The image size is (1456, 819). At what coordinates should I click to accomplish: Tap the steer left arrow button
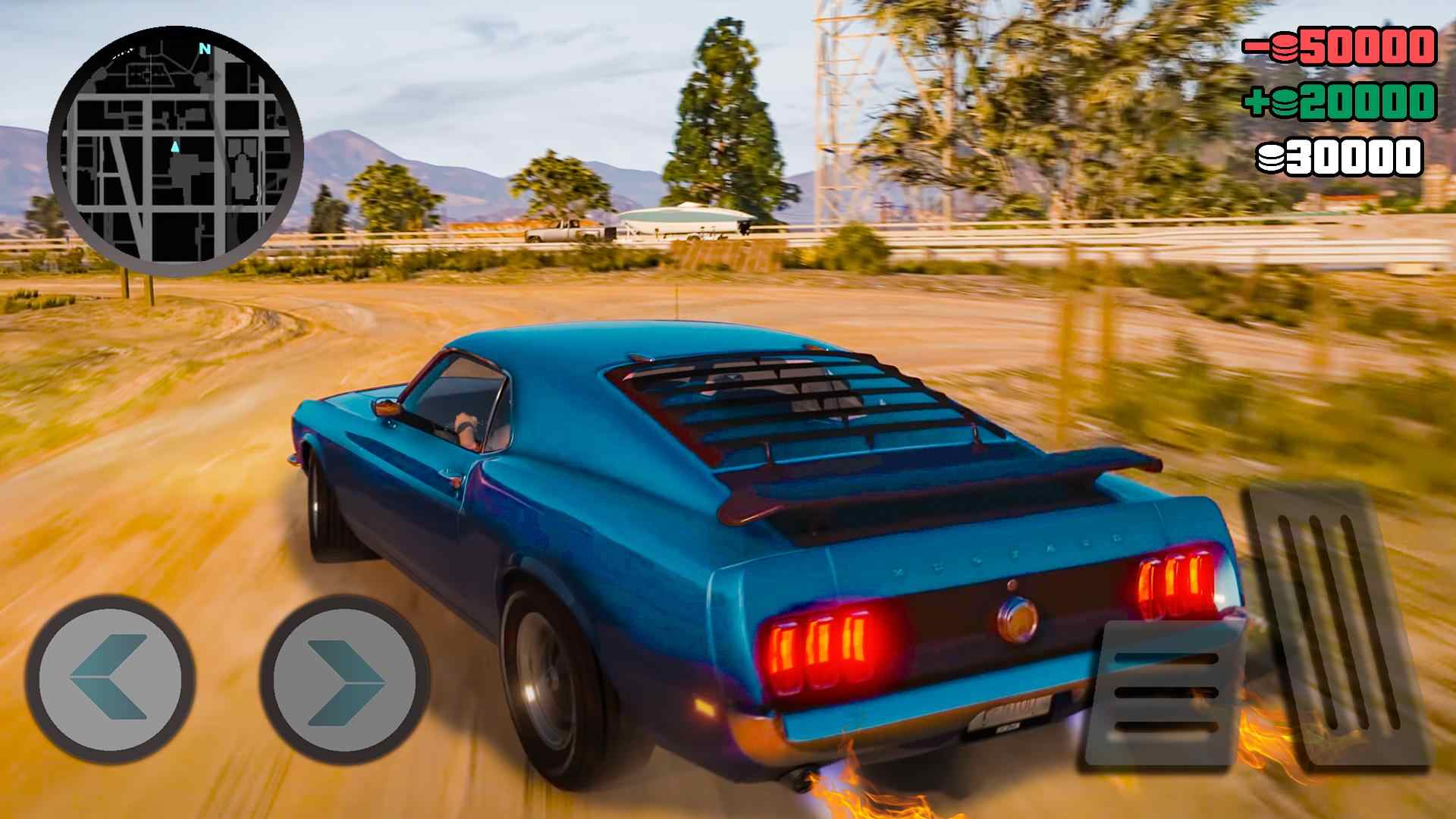(109, 676)
